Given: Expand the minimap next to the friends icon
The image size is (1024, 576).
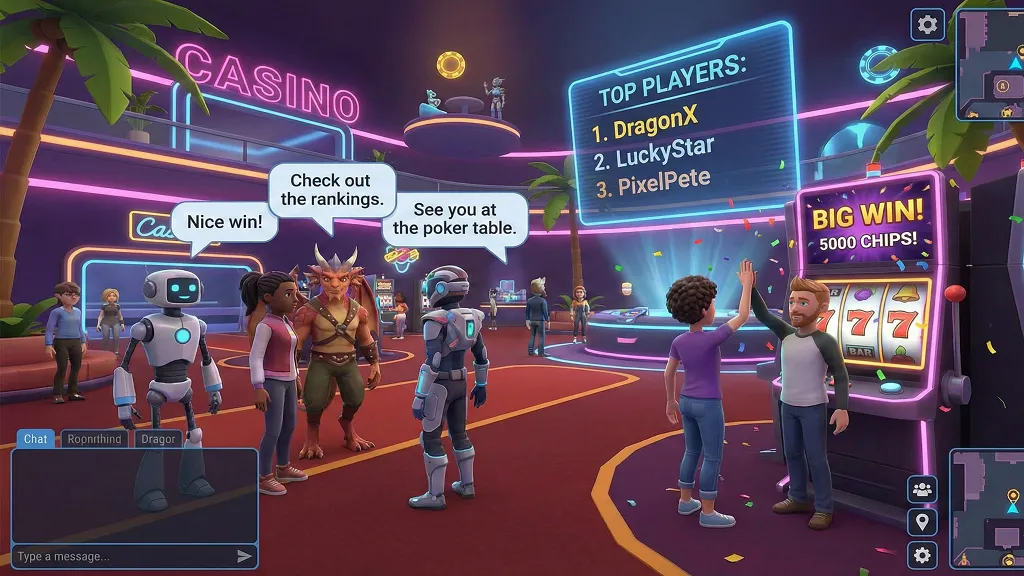Looking at the screenshot, I should [x=986, y=508].
